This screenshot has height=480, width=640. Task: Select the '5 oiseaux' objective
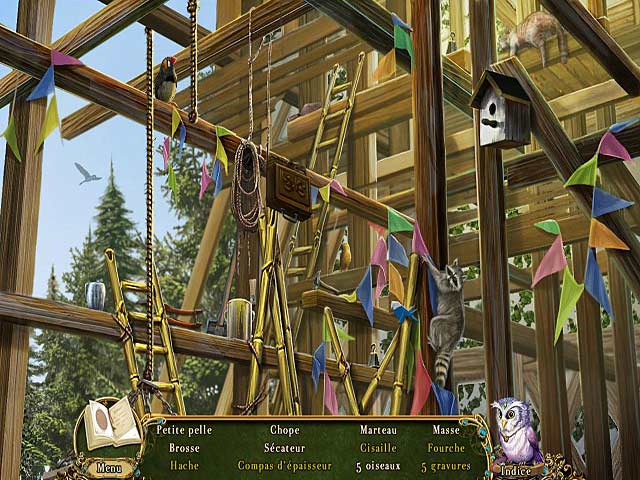click(378, 466)
